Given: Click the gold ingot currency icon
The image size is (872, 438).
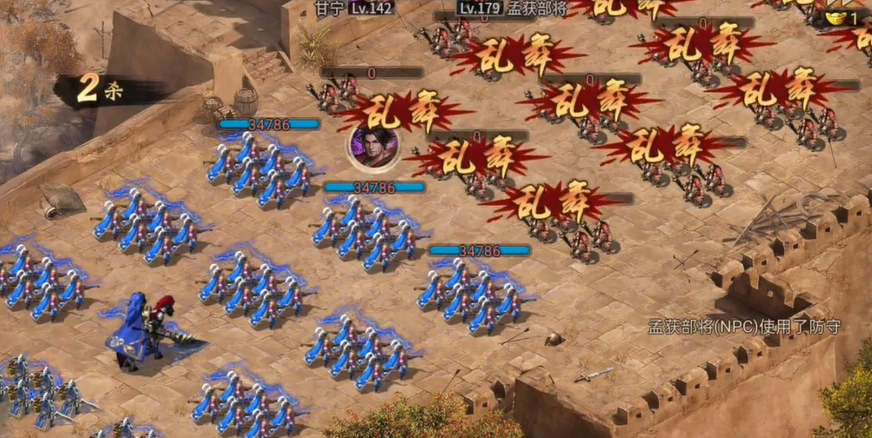Looking at the screenshot, I should [834, 18].
